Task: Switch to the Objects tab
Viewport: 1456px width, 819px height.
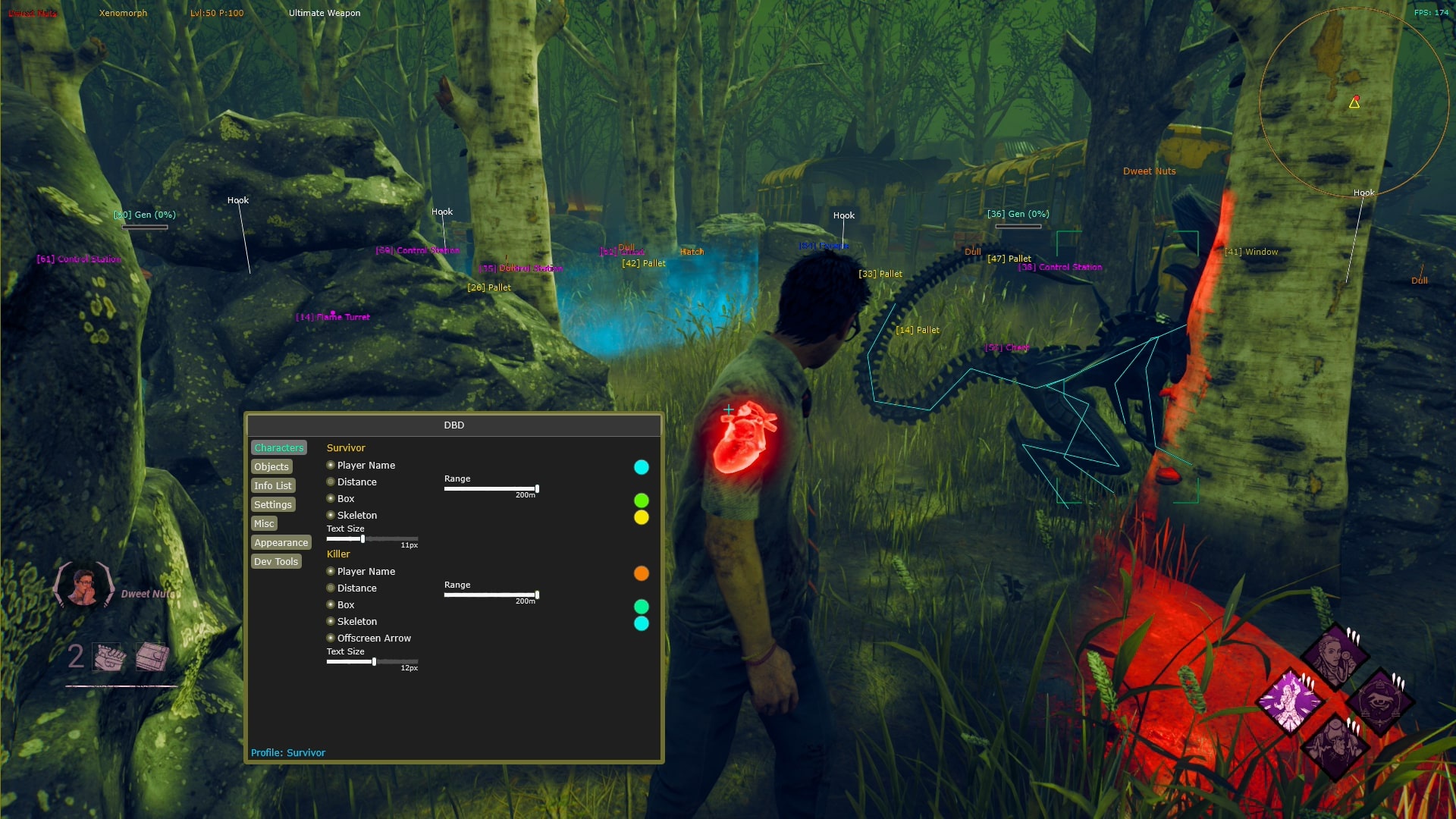Action: click(271, 467)
